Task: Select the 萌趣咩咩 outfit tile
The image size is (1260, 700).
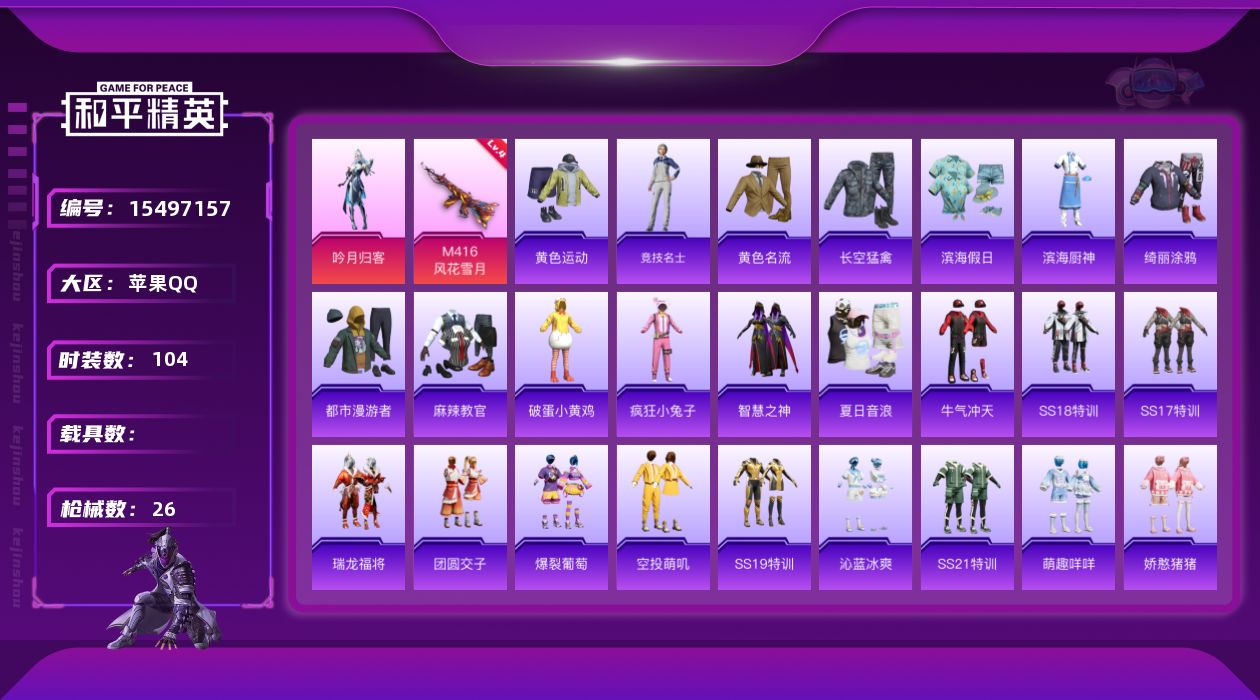Action: click(1068, 517)
